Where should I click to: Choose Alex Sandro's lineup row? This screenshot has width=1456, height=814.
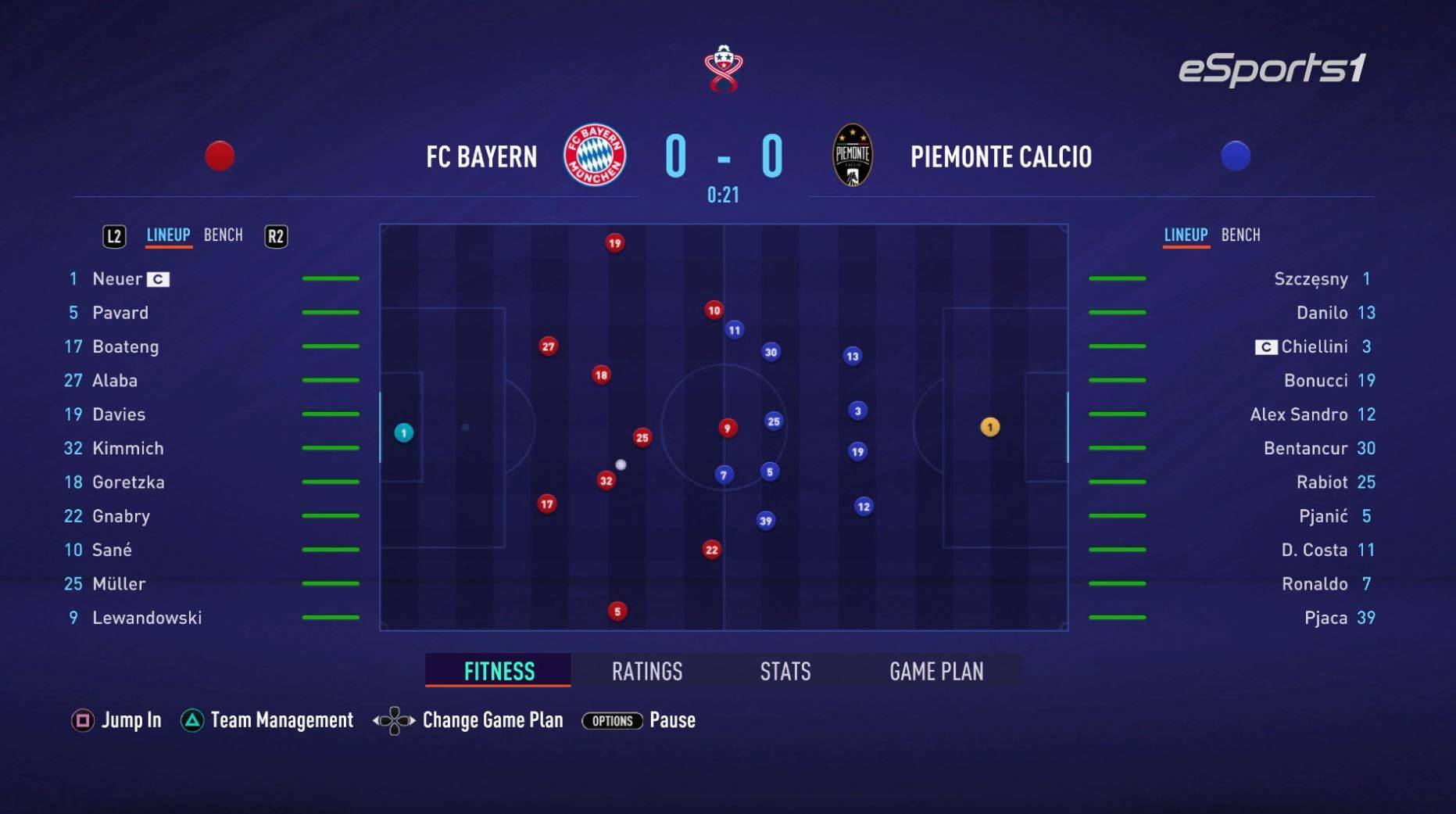click(x=1298, y=414)
